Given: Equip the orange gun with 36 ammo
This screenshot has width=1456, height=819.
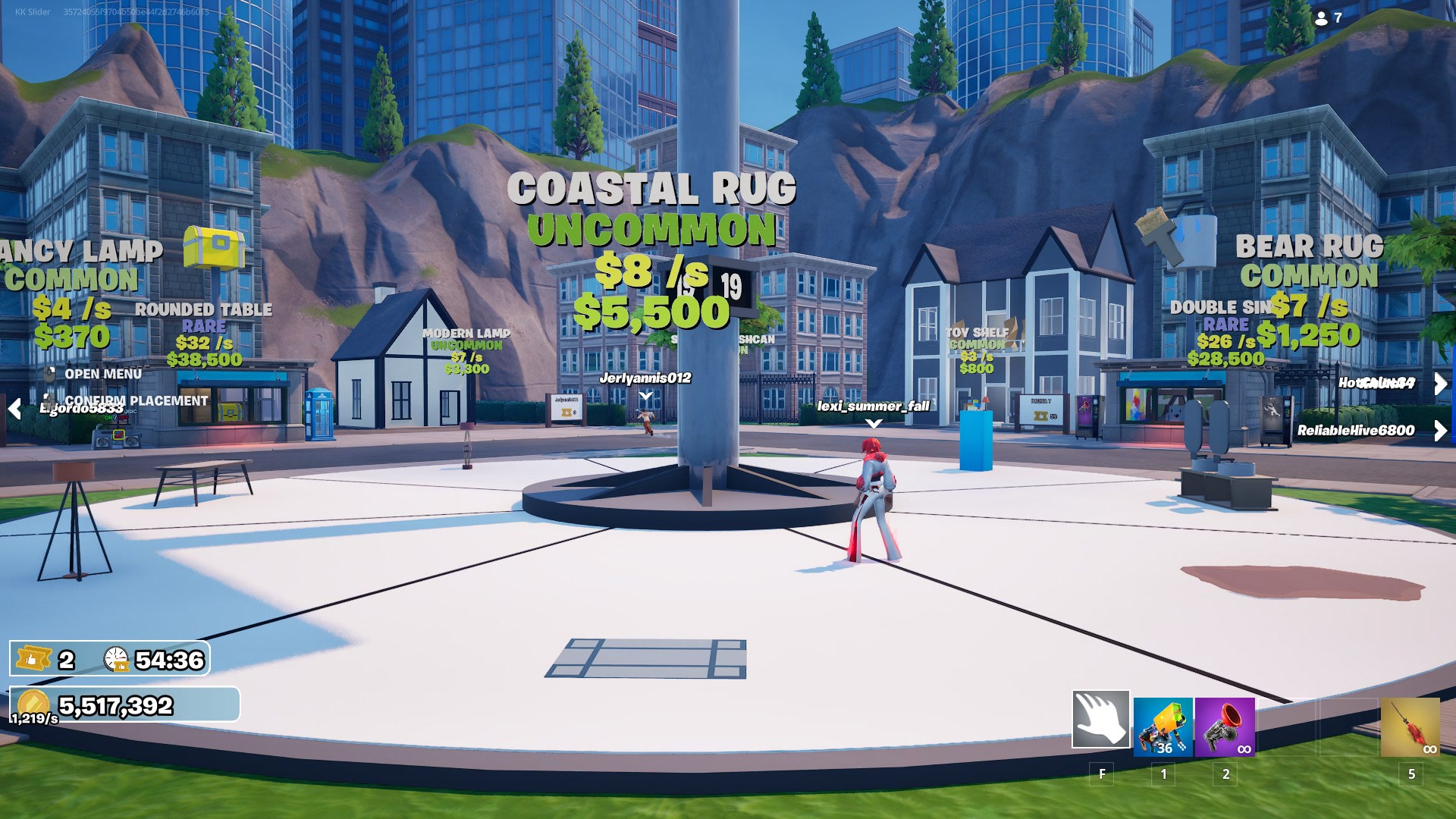Looking at the screenshot, I should click(x=1163, y=727).
